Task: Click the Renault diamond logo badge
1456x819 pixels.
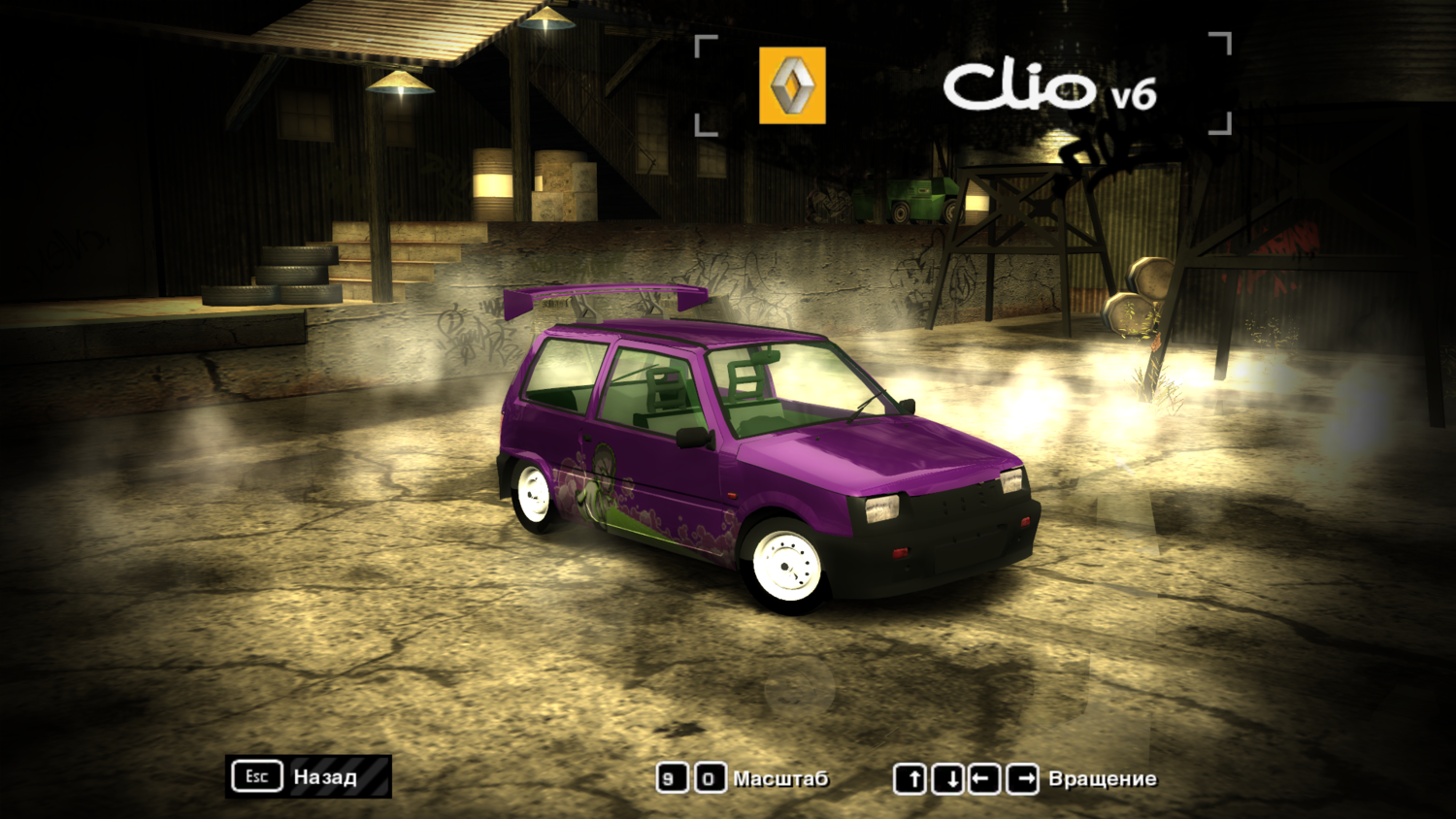Action: [x=791, y=85]
